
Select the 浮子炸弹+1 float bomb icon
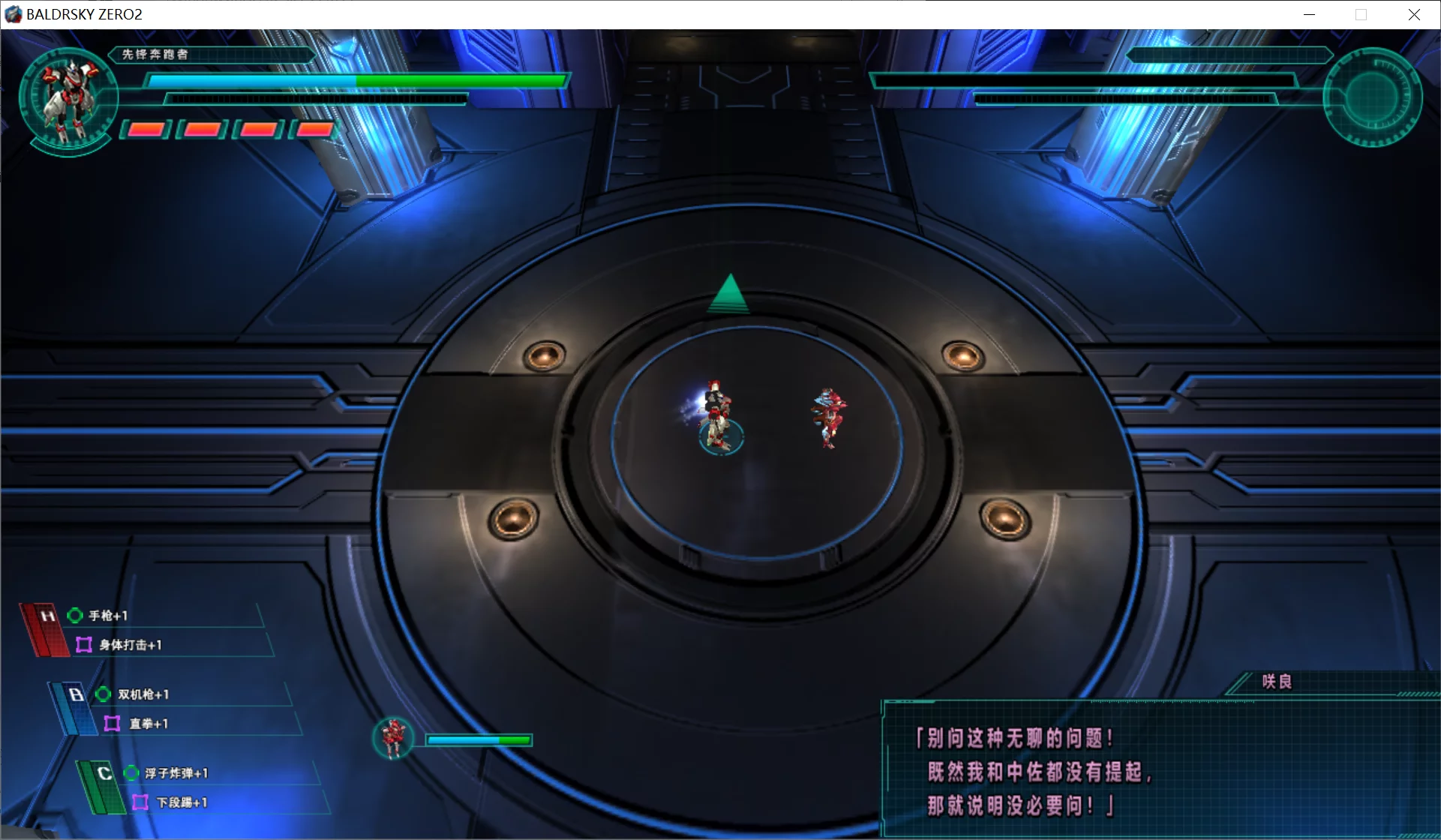tap(131, 772)
